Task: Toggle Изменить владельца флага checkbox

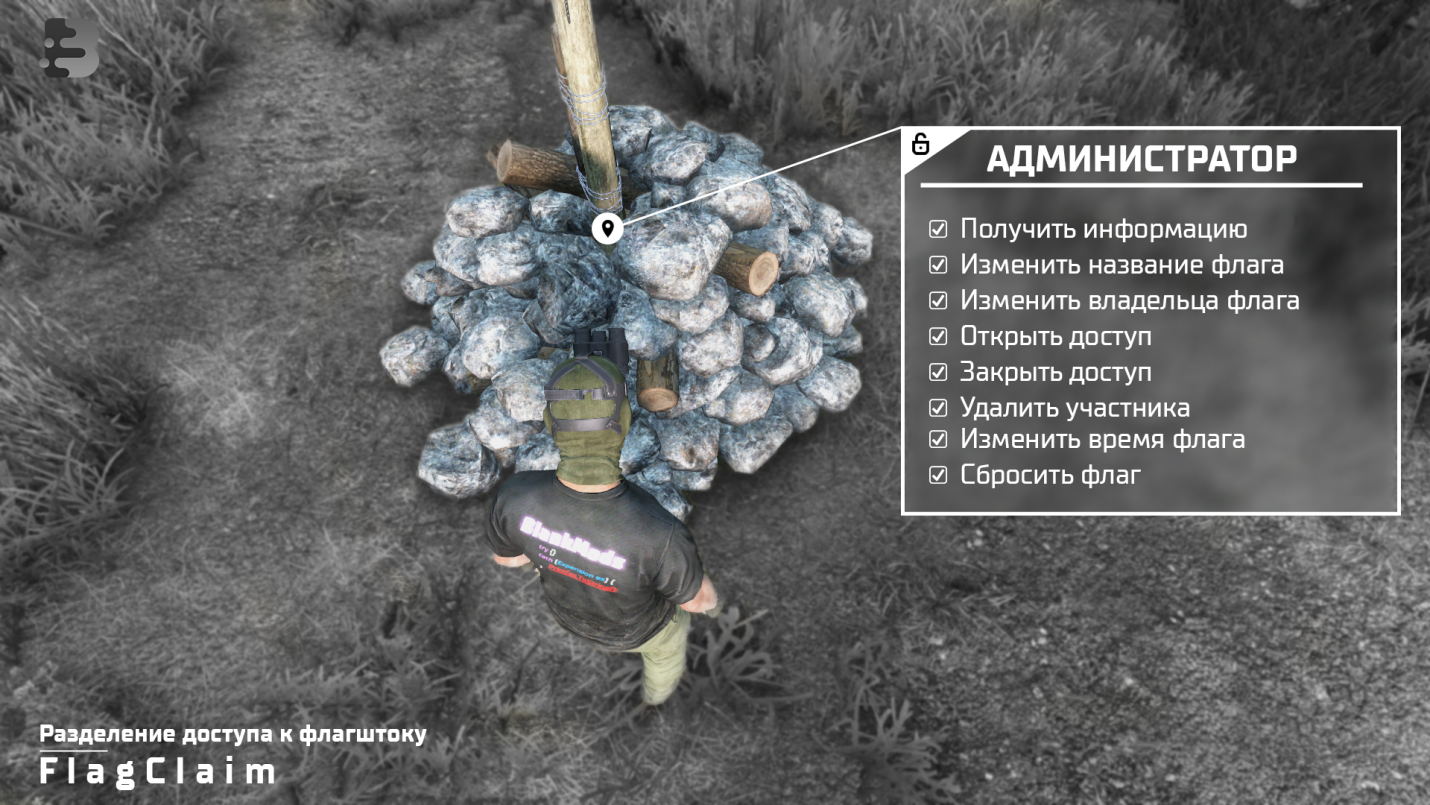Action: click(938, 300)
